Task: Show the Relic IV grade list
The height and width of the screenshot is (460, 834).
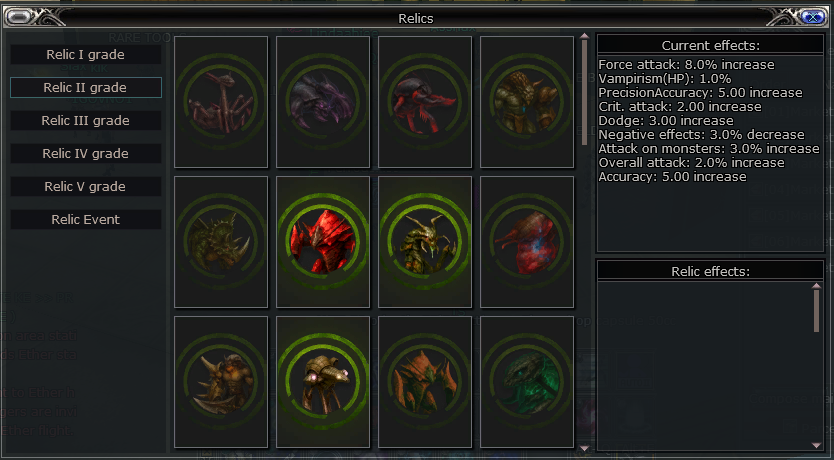Action: click(86, 153)
